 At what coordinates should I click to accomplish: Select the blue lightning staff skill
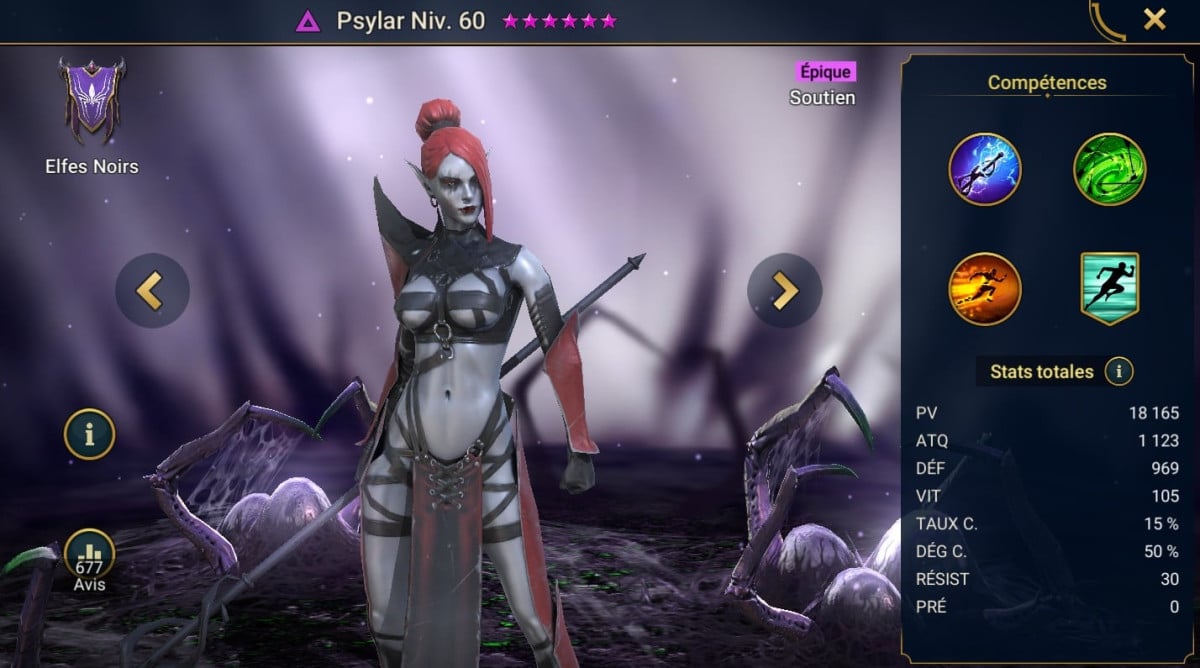[x=985, y=169]
